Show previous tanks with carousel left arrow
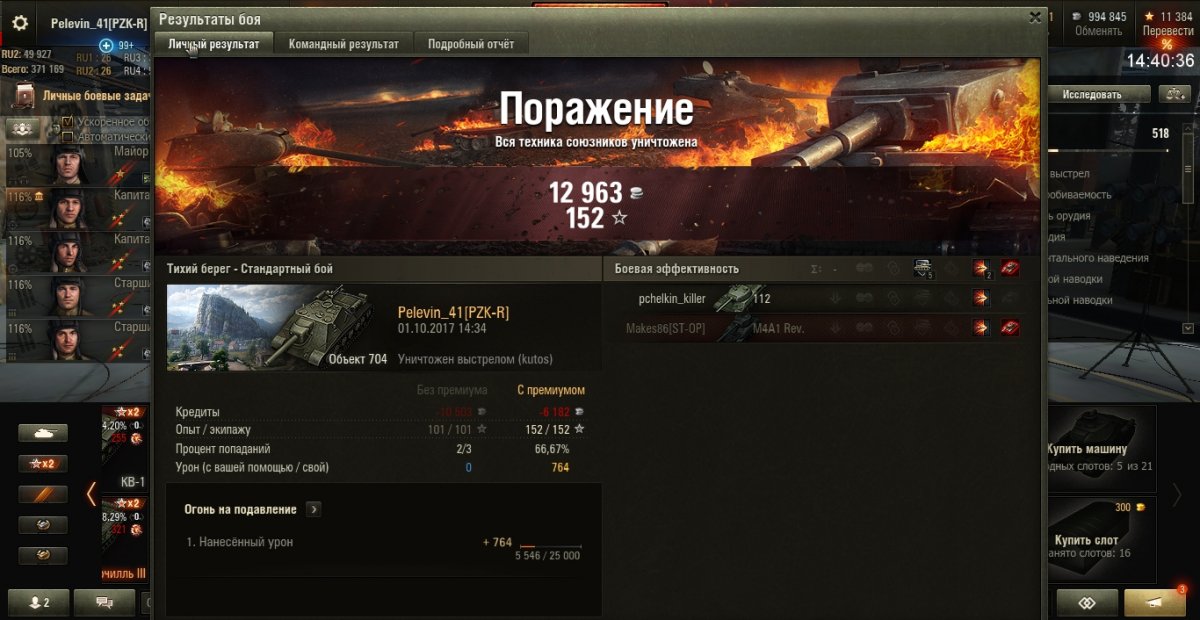The height and width of the screenshot is (620, 1200). coord(91,493)
